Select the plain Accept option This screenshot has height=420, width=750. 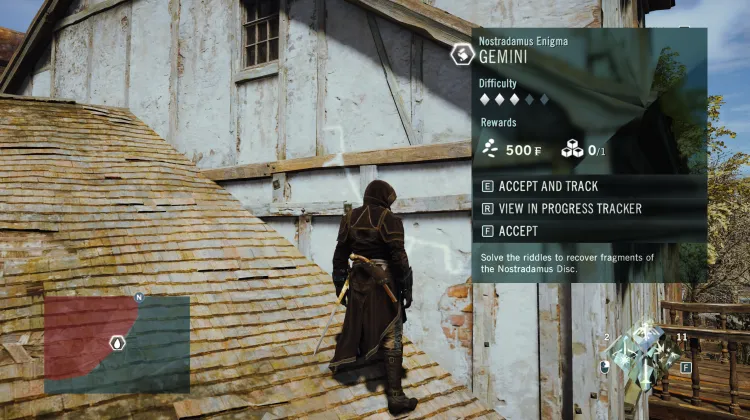(x=517, y=231)
